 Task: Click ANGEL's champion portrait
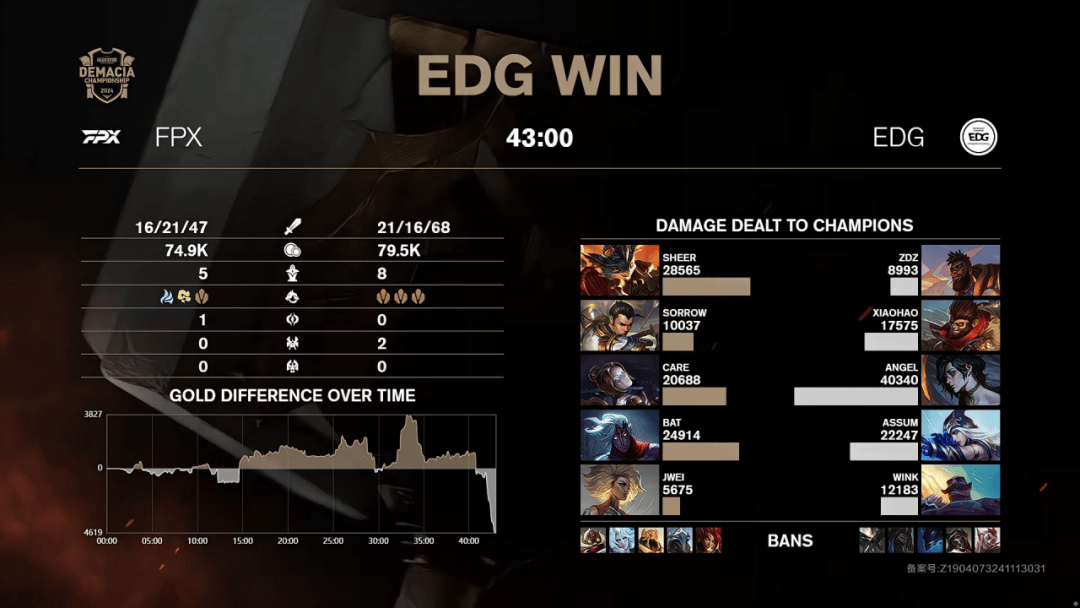coord(960,380)
